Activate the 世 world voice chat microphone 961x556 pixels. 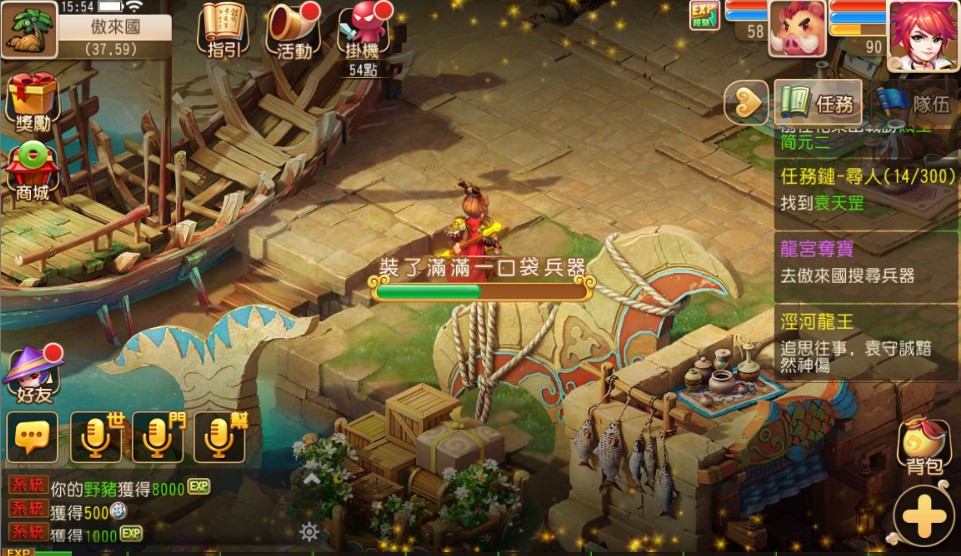(x=96, y=437)
